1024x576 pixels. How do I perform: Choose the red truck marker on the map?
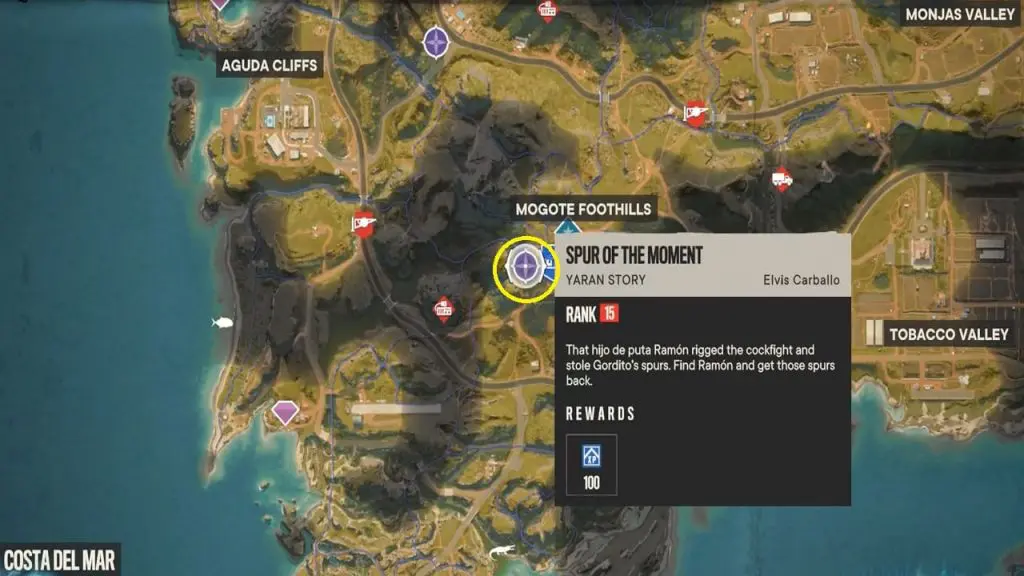pyautogui.click(x=782, y=180)
